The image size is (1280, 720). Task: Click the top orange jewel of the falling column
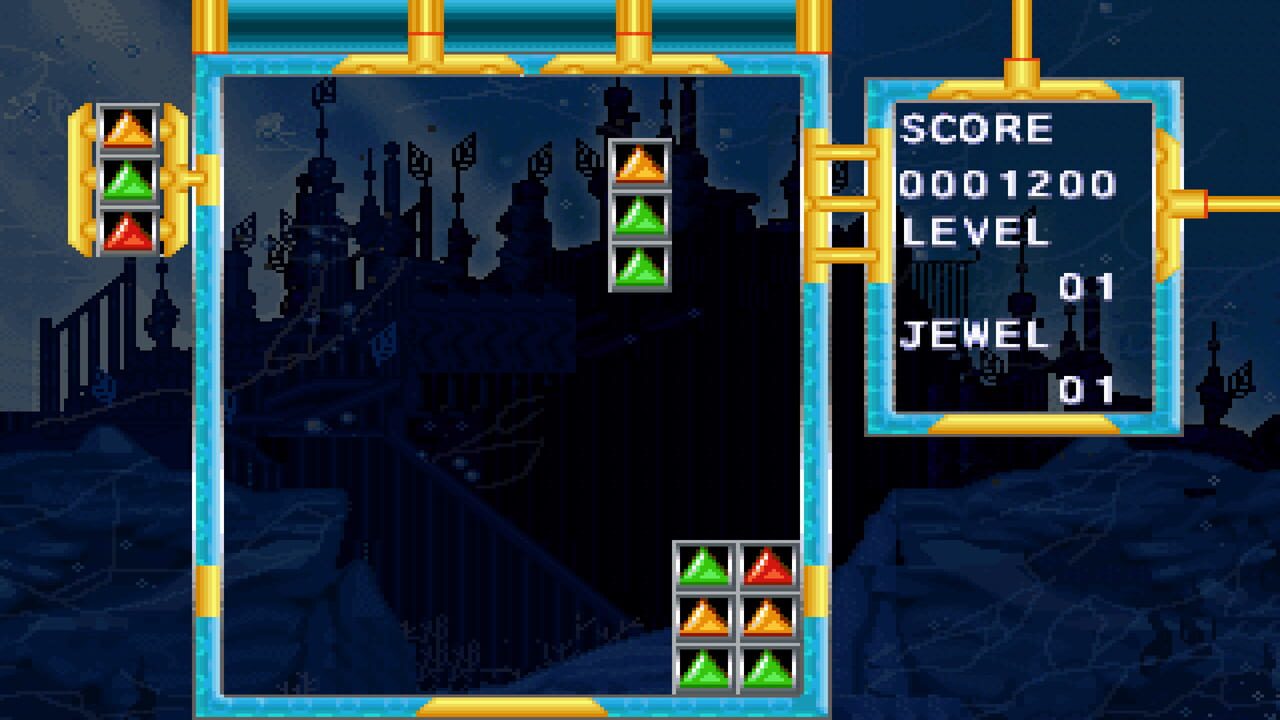(638, 165)
